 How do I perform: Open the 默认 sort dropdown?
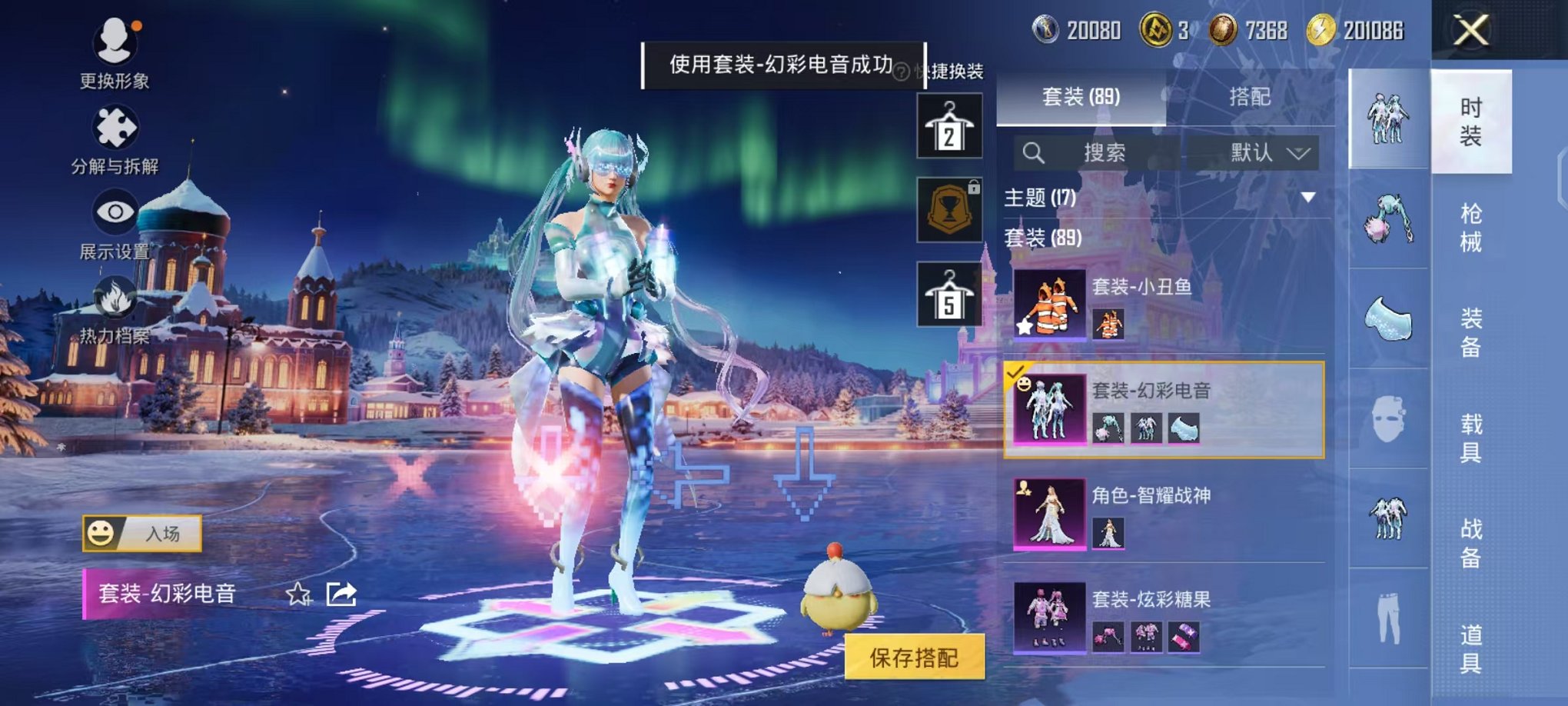click(x=1267, y=152)
